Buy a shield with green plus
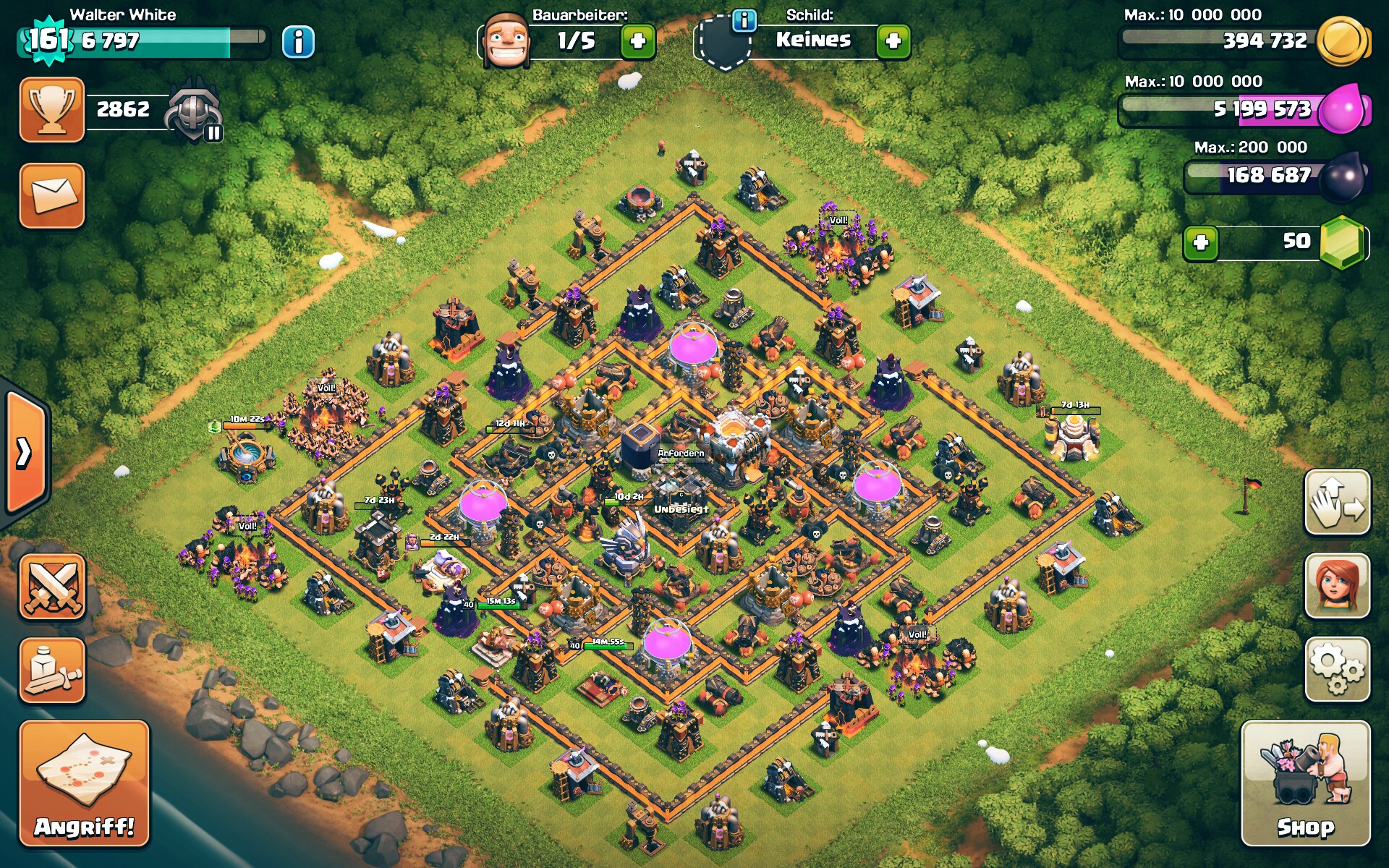 (x=893, y=41)
